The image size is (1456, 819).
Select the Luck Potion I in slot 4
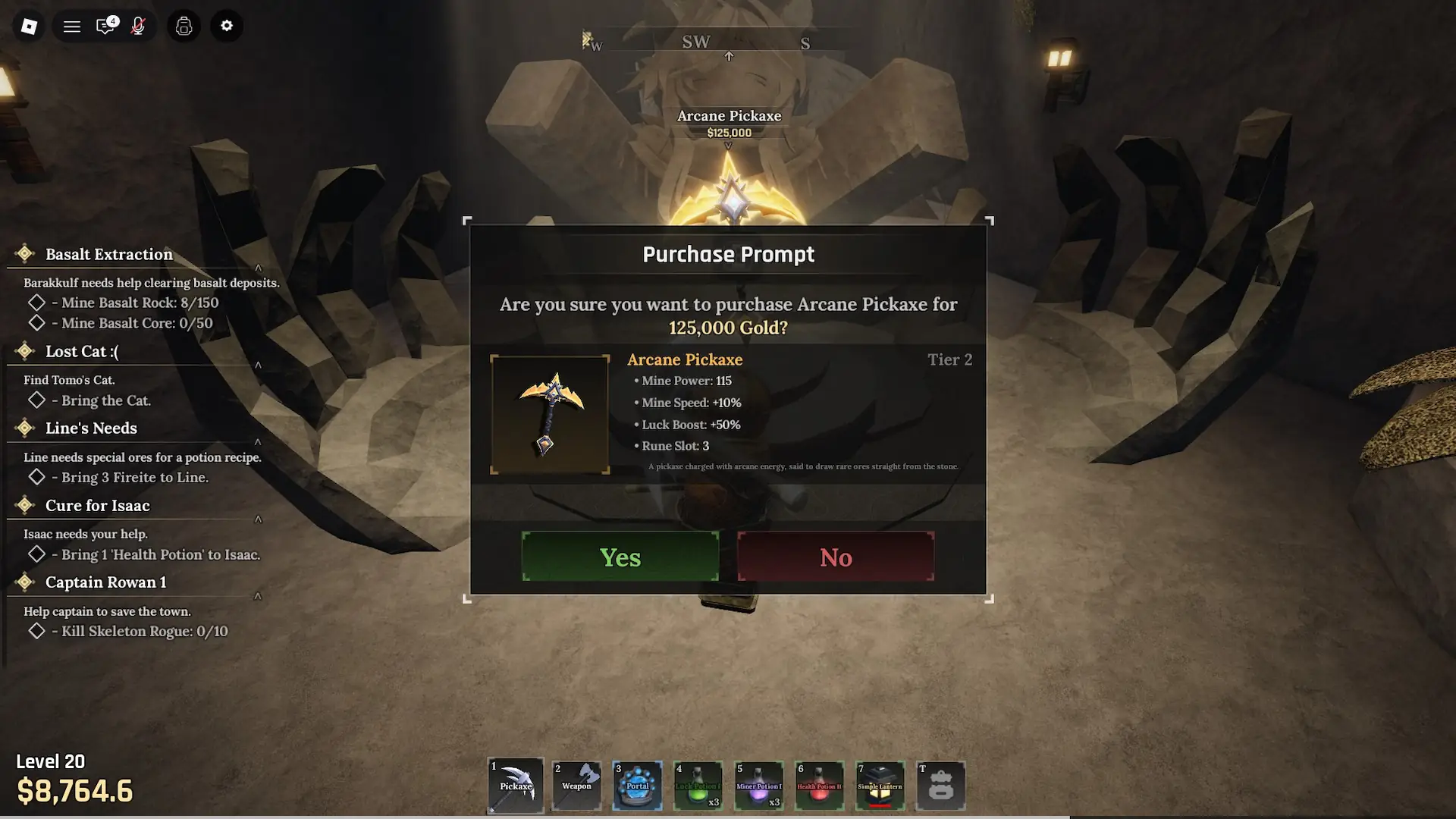pos(698,786)
